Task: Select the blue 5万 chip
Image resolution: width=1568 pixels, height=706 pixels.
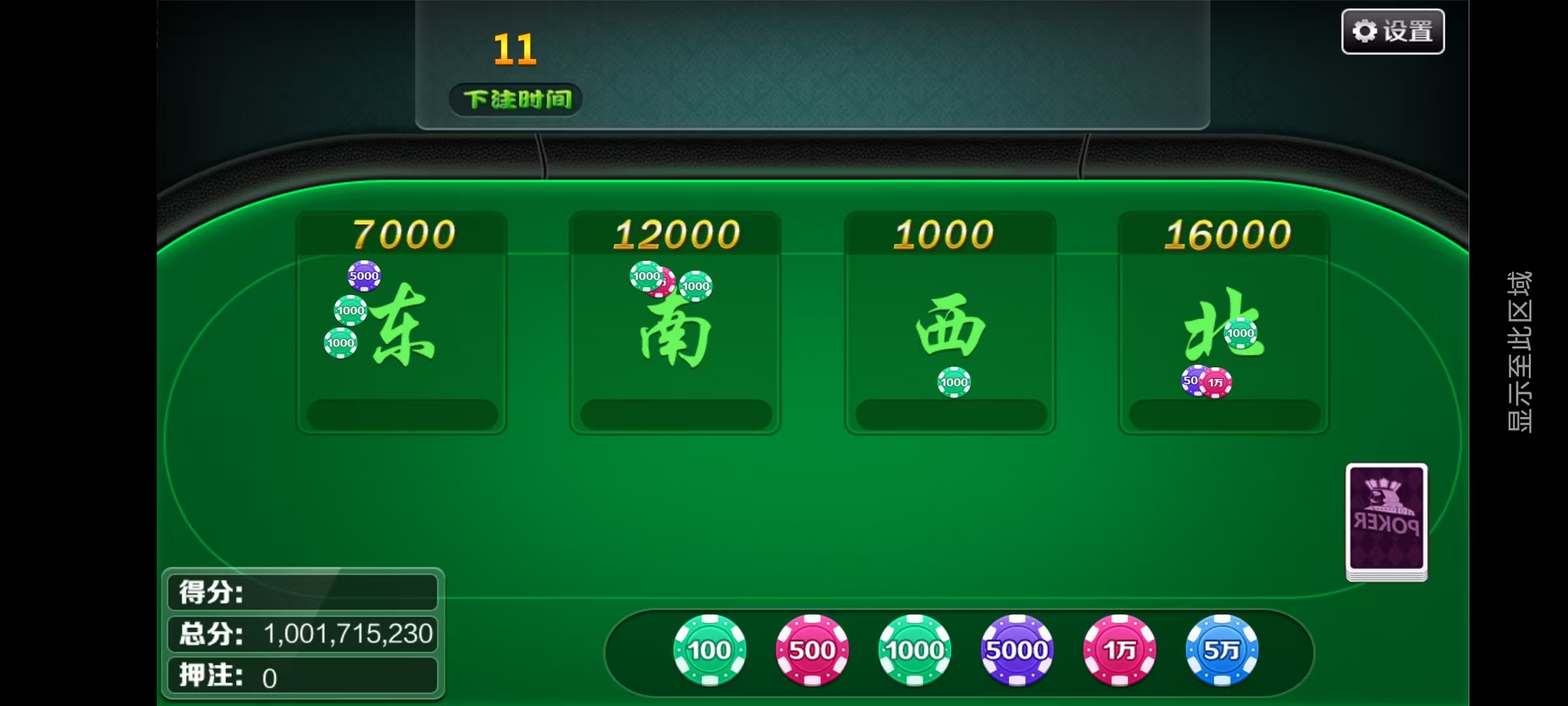Action: [1222, 650]
